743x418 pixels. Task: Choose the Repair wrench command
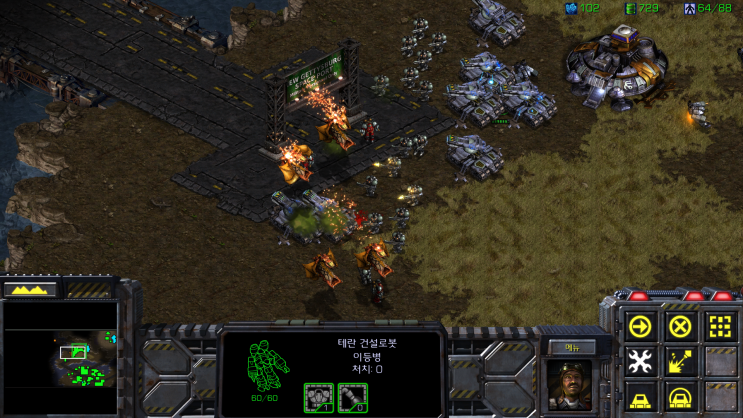pos(639,361)
